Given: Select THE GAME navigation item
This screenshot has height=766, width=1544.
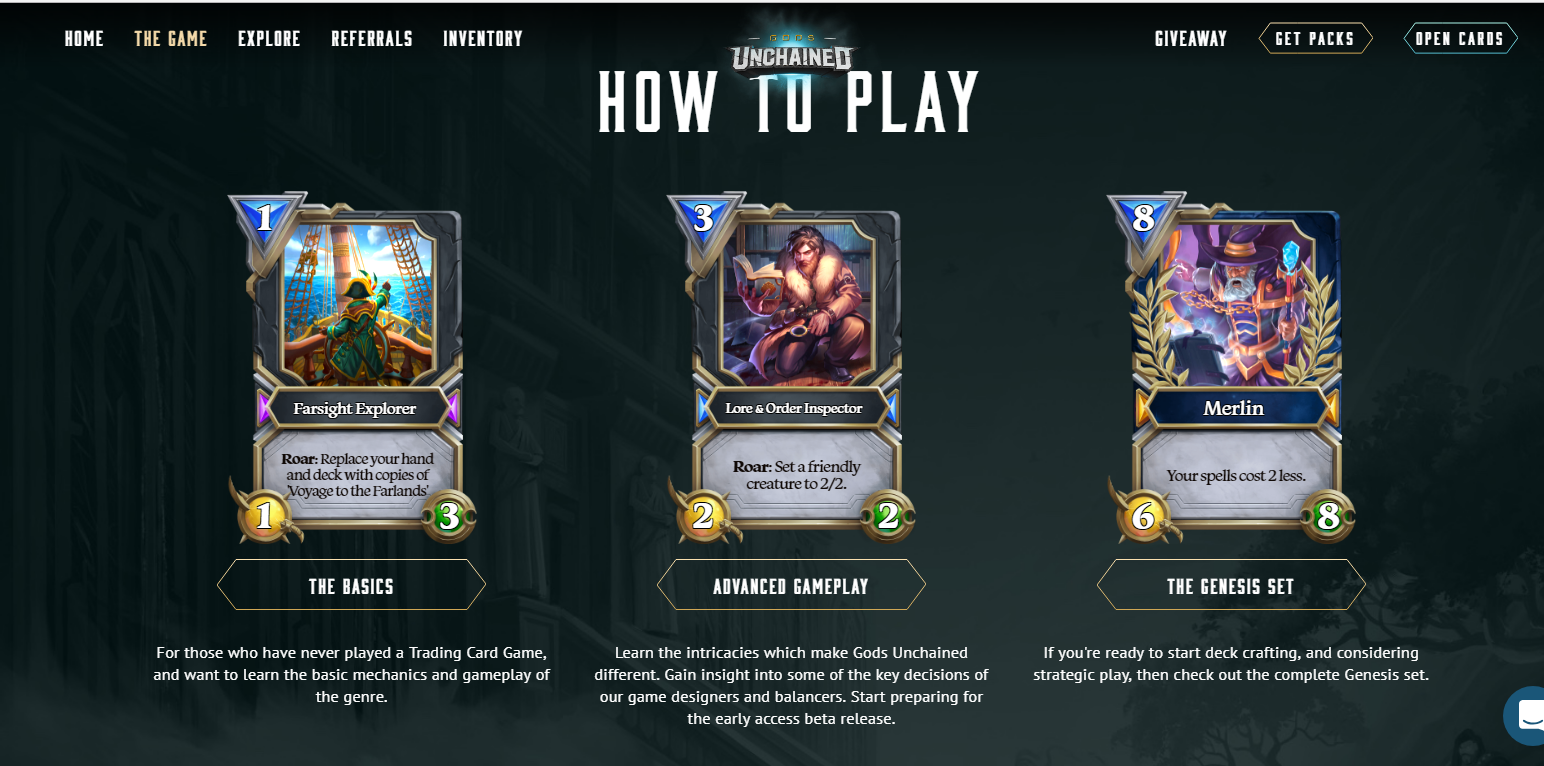Looking at the screenshot, I should coord(170,38).
